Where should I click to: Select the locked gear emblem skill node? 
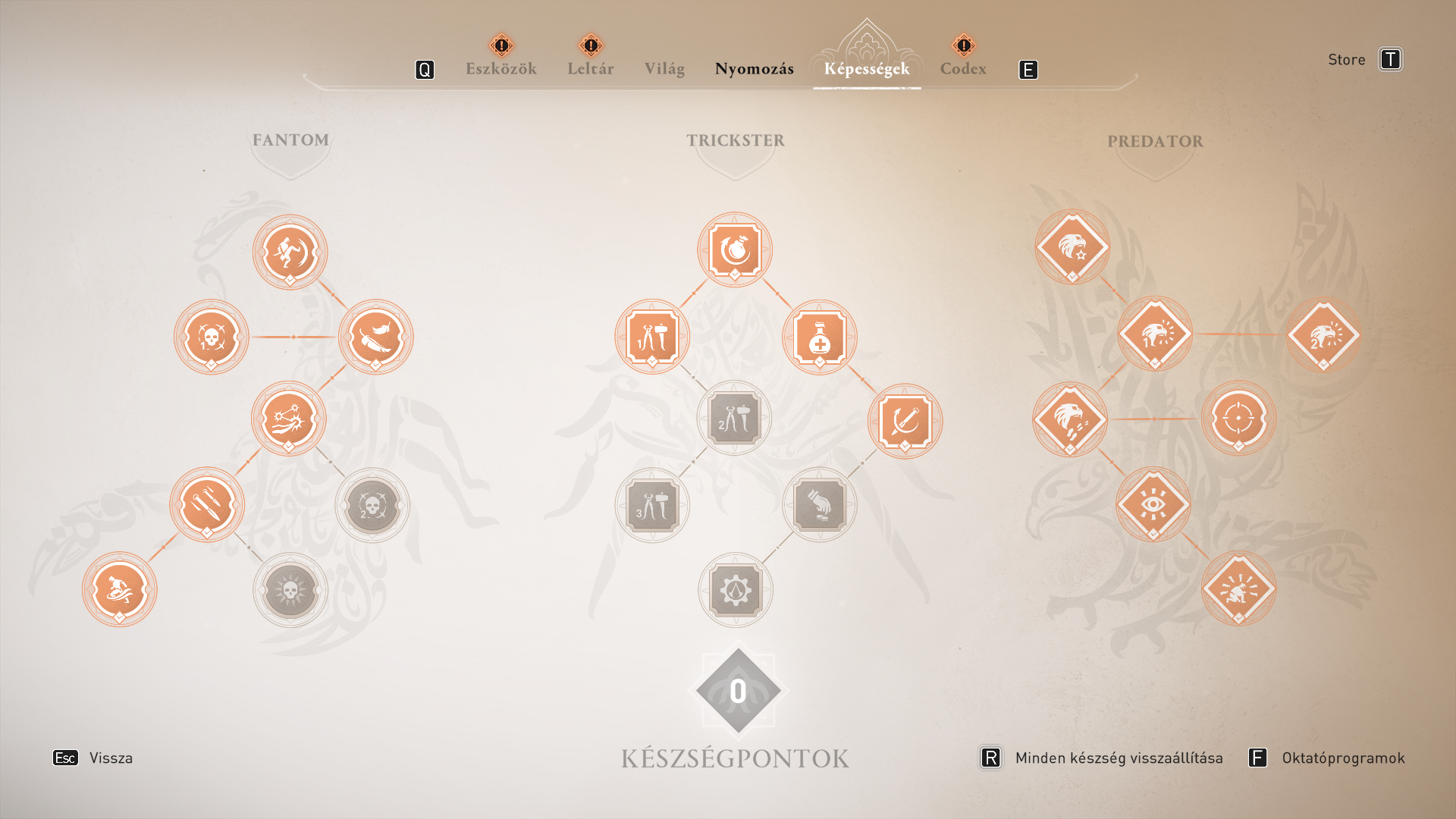(736, 589)
